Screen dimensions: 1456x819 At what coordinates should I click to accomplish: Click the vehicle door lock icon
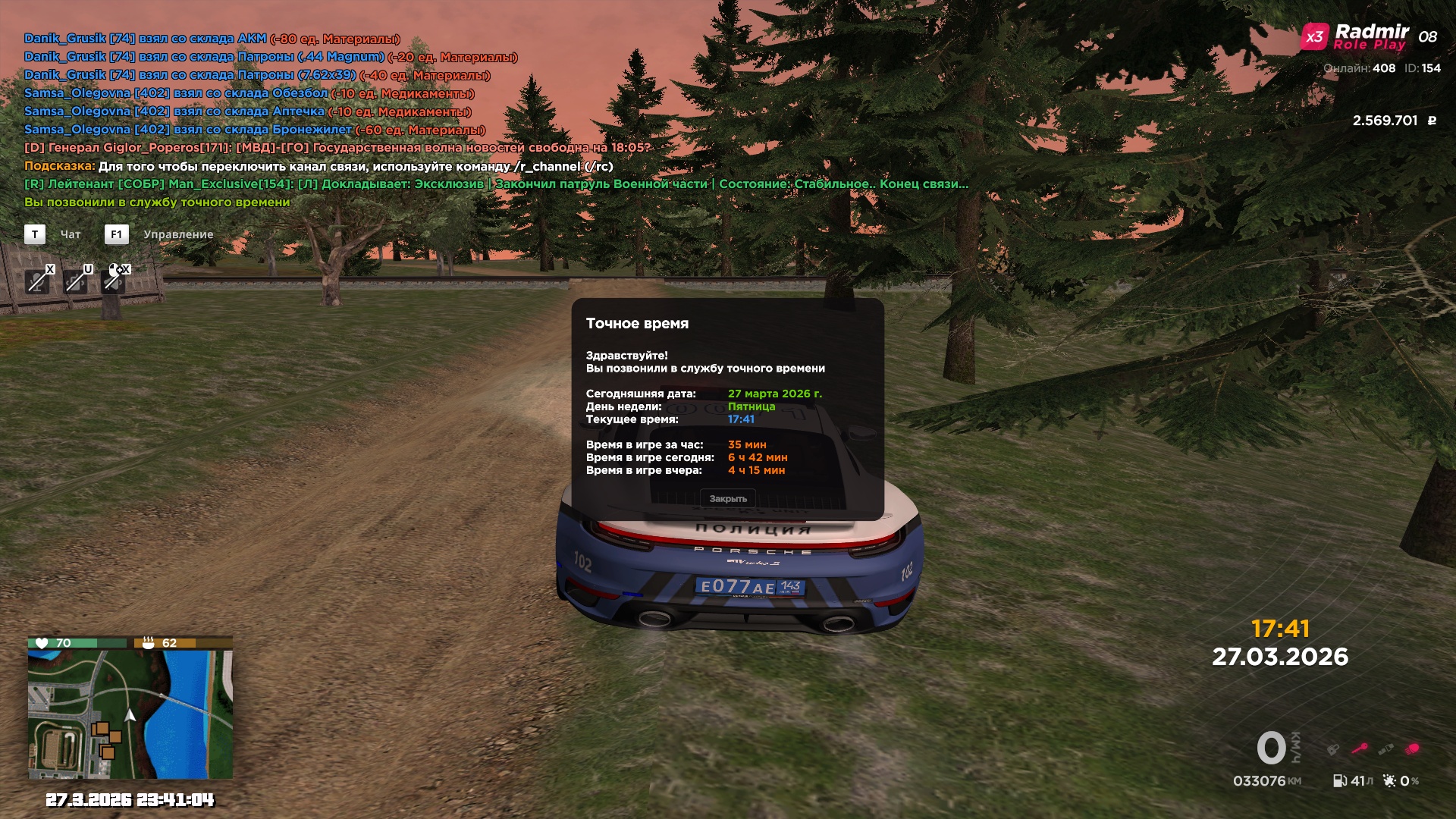1332,749
